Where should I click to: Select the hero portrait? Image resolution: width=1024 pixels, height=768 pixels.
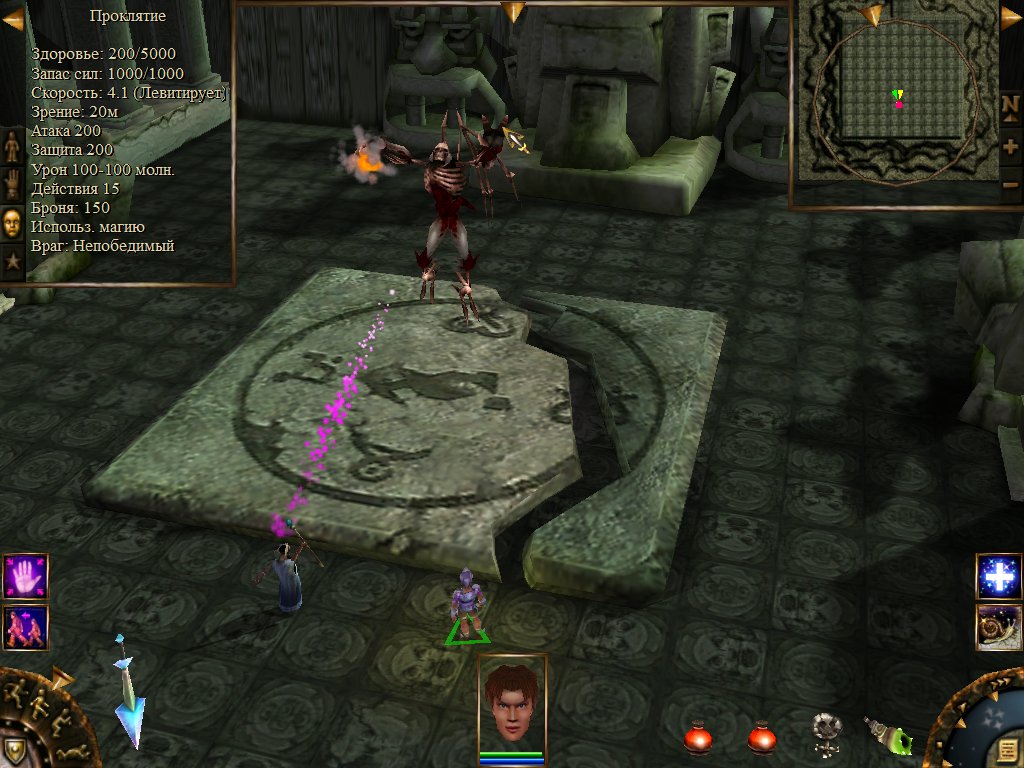click(512, 700)
